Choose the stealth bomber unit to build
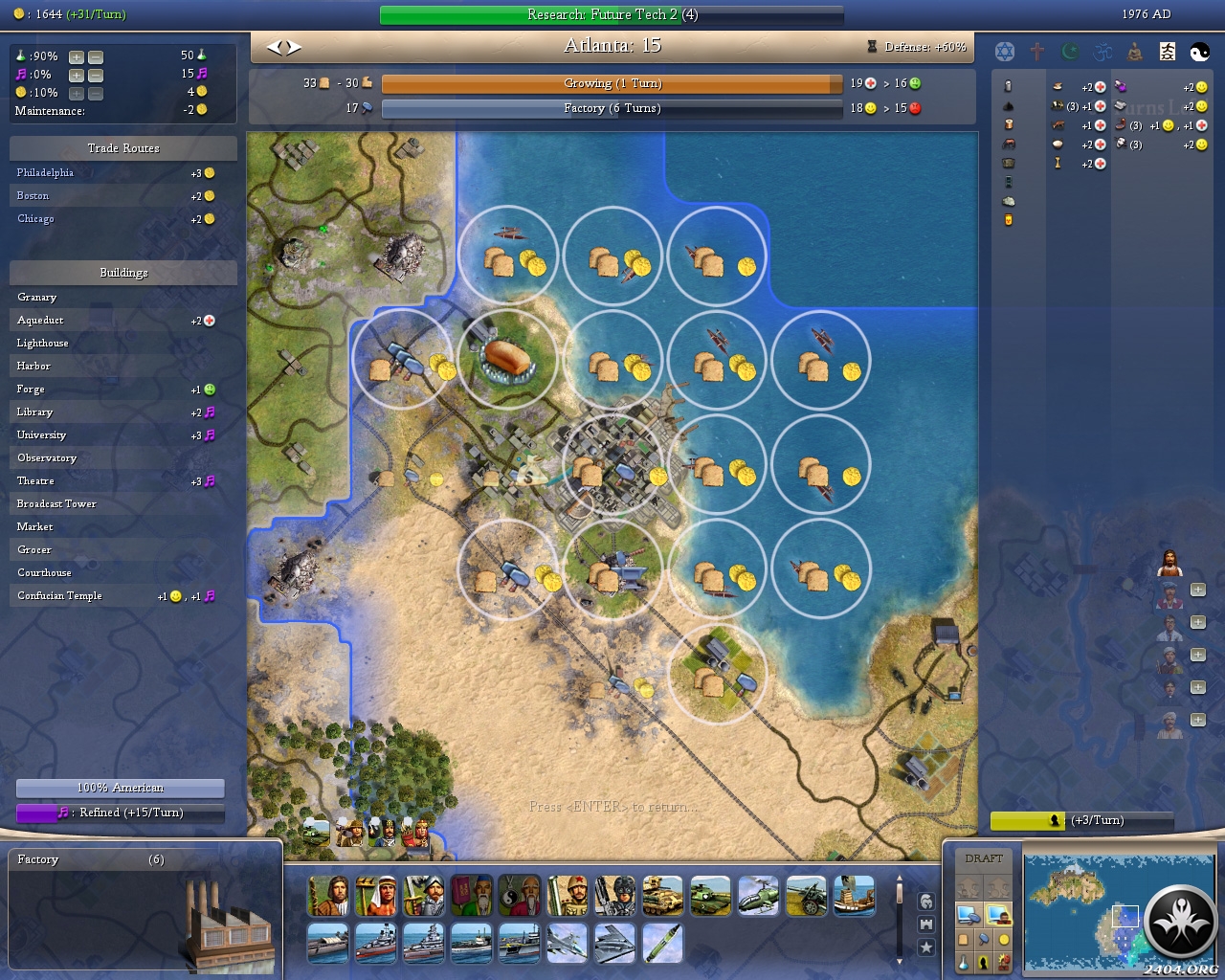Image resolution: width=1225 pixels, height=980 pixels. click(614, 944)
